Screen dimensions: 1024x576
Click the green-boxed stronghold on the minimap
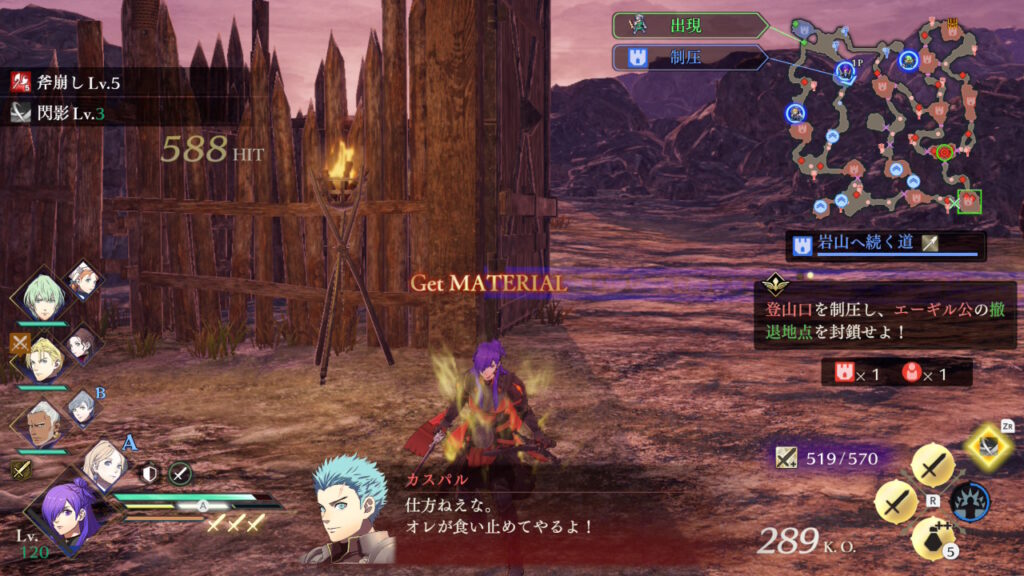[969, 202]
